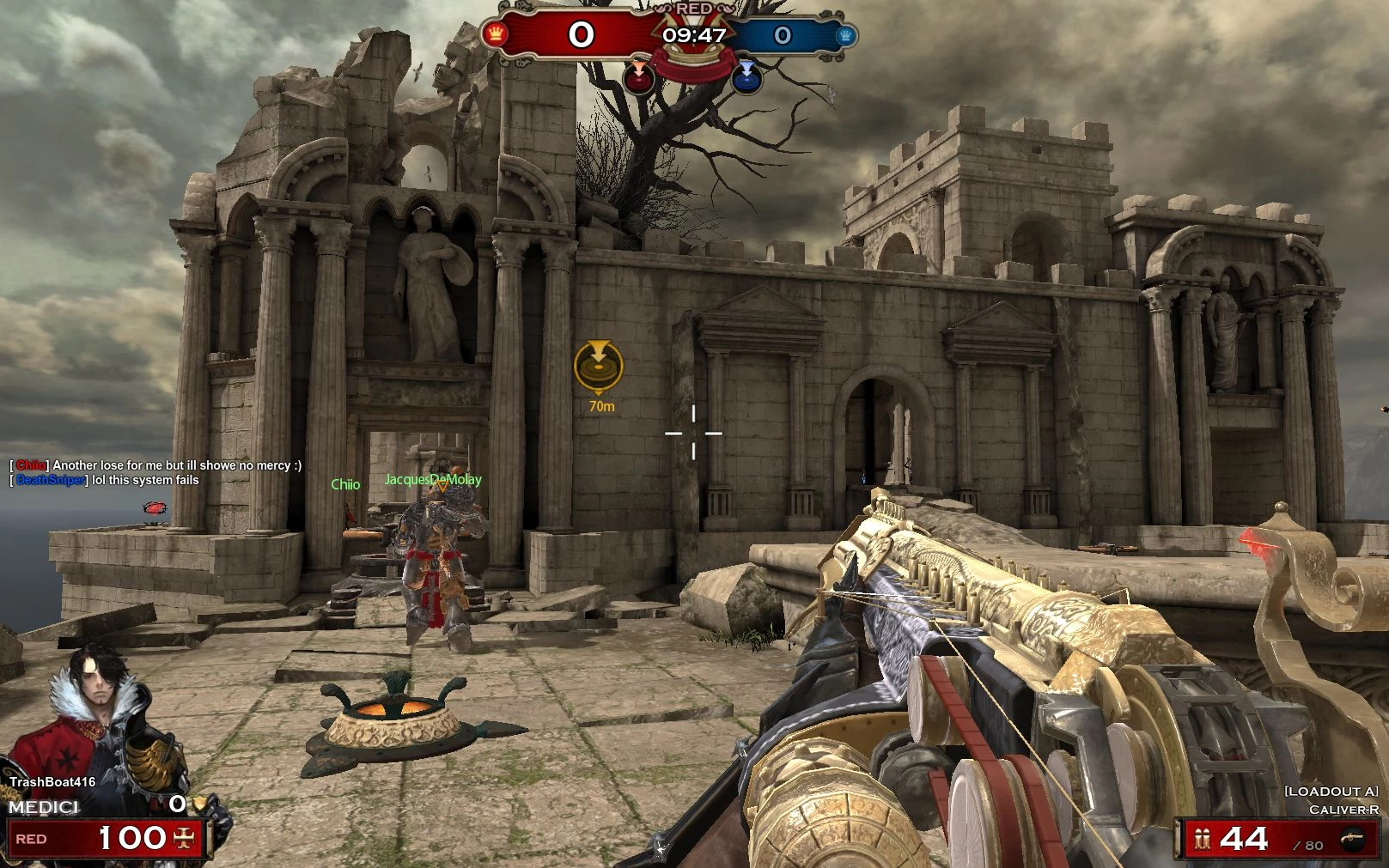Select the red capture point indicator
1389x868 pixels.
click(638, 79)
